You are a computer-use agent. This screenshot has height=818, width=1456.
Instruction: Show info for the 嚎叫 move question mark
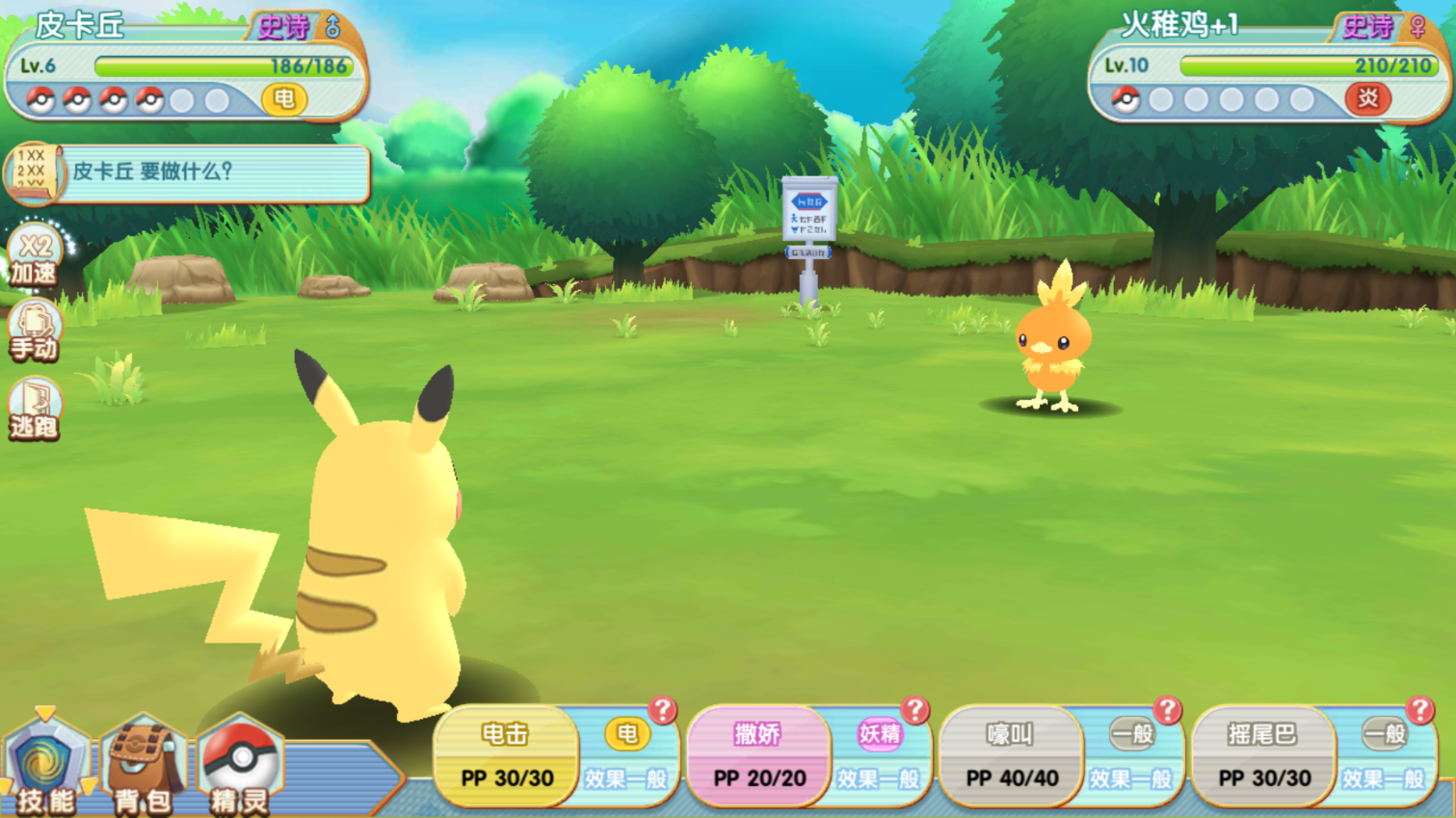(x=1167, y=711)
